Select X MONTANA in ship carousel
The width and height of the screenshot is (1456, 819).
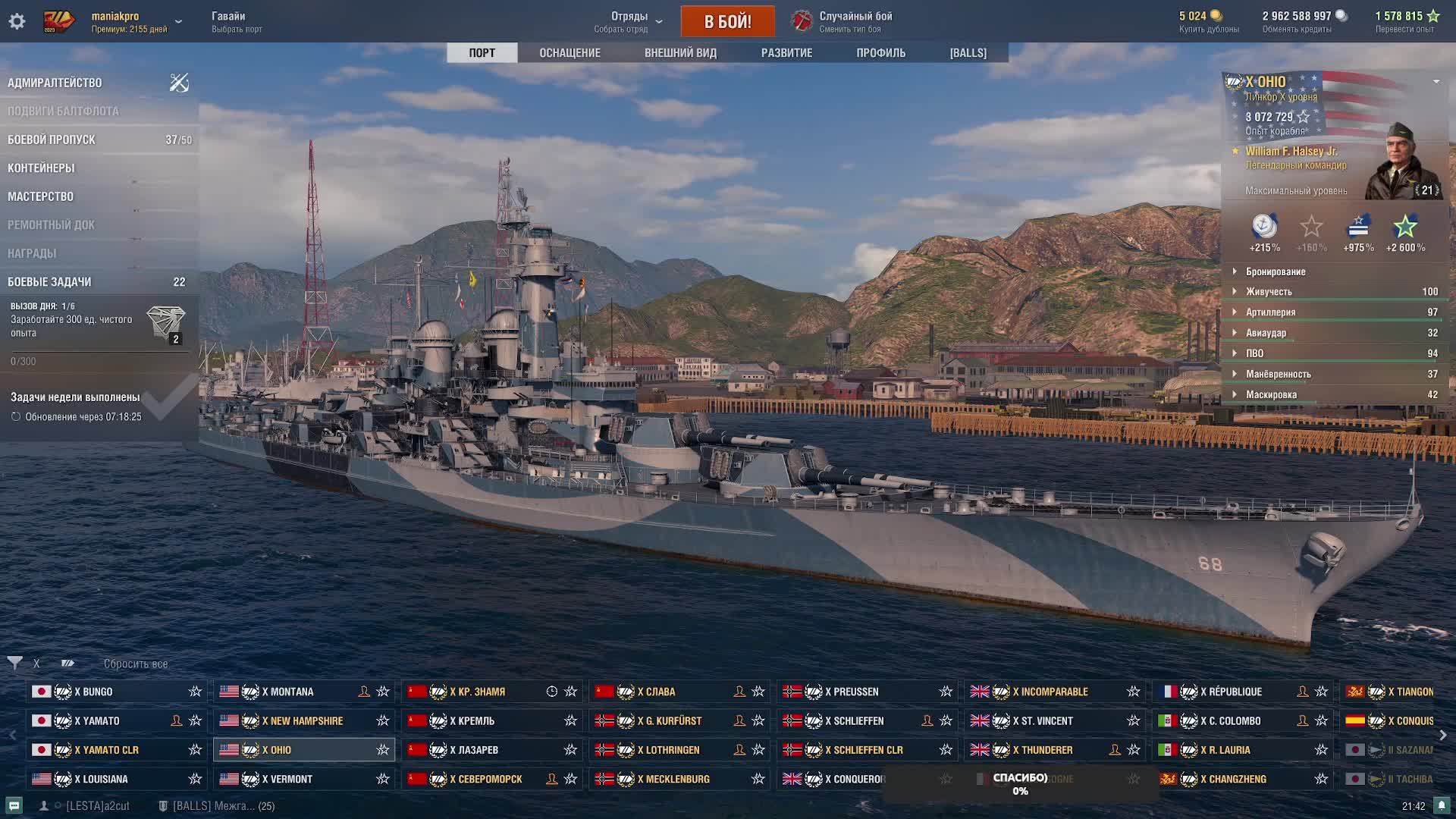[x=287, y=692]
